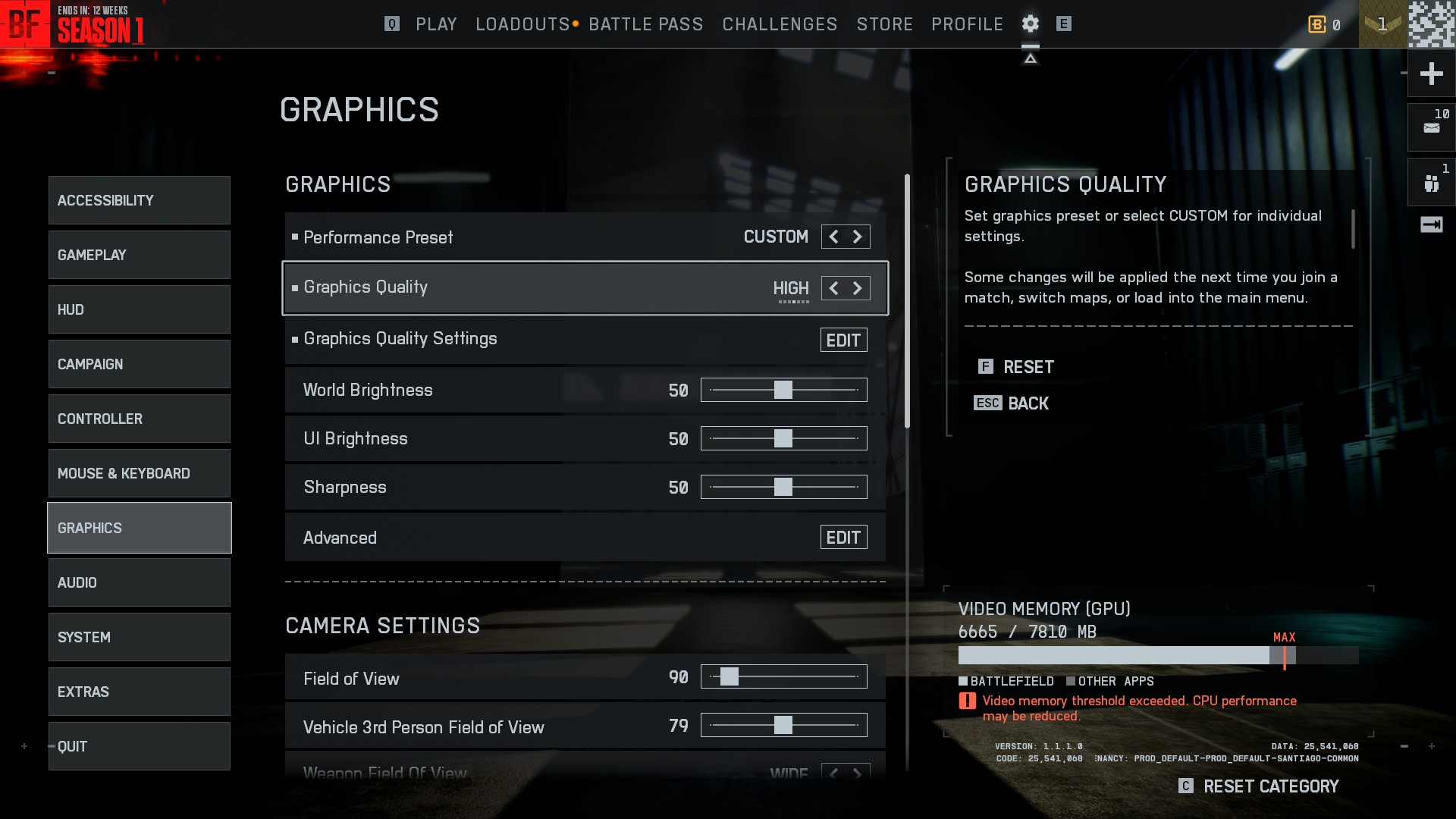The width and height of the screenshot is (1456, 819).
Task: Choose Quit from the settings sidebar
Action: 139,746
